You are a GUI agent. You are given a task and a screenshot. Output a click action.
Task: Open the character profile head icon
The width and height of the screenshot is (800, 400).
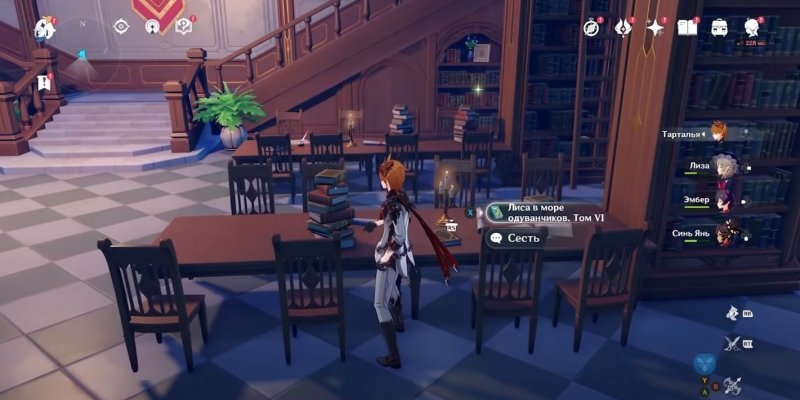click(752, 27)
